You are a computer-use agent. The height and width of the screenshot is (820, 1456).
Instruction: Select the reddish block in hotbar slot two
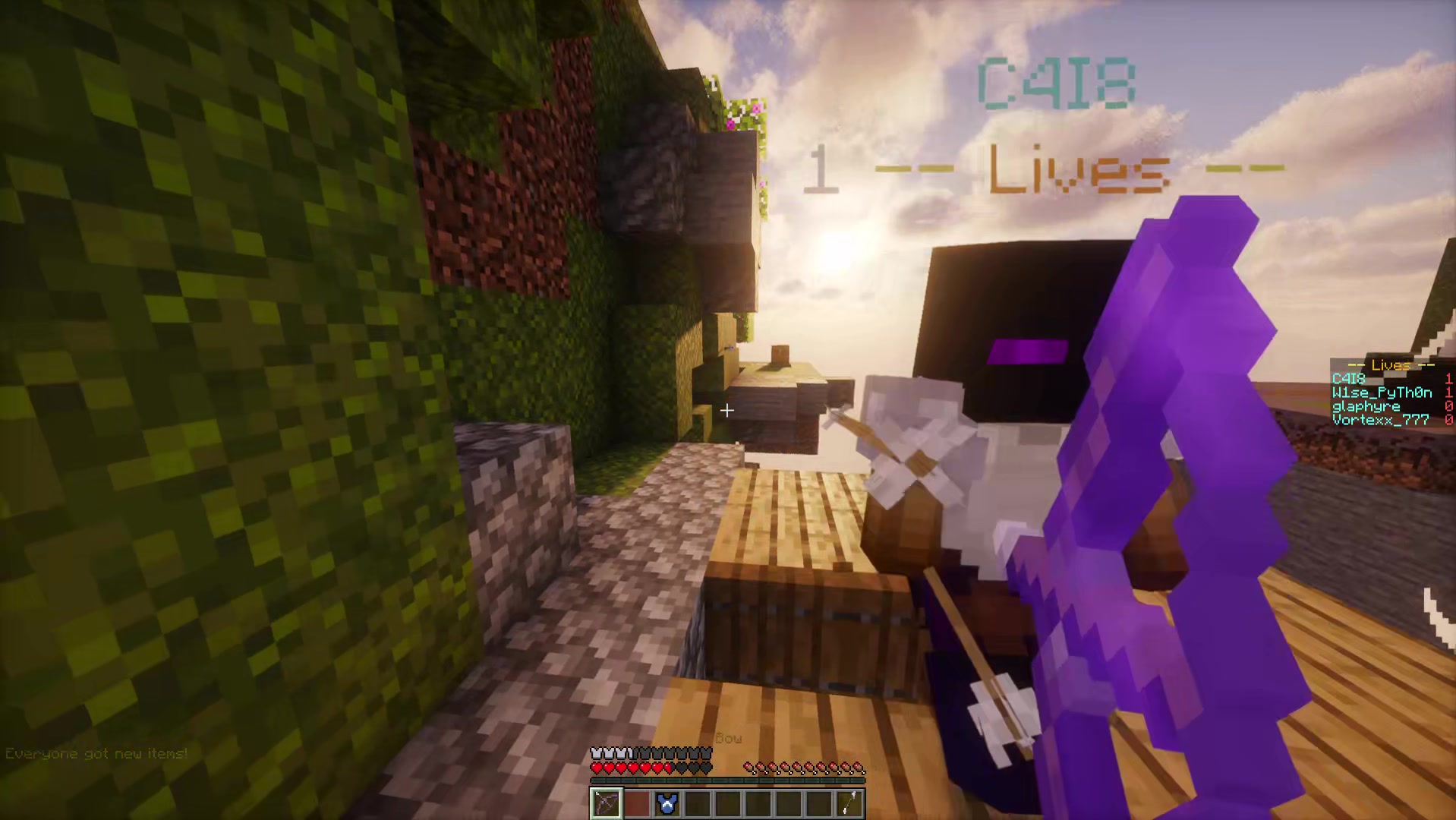[636, 803]
